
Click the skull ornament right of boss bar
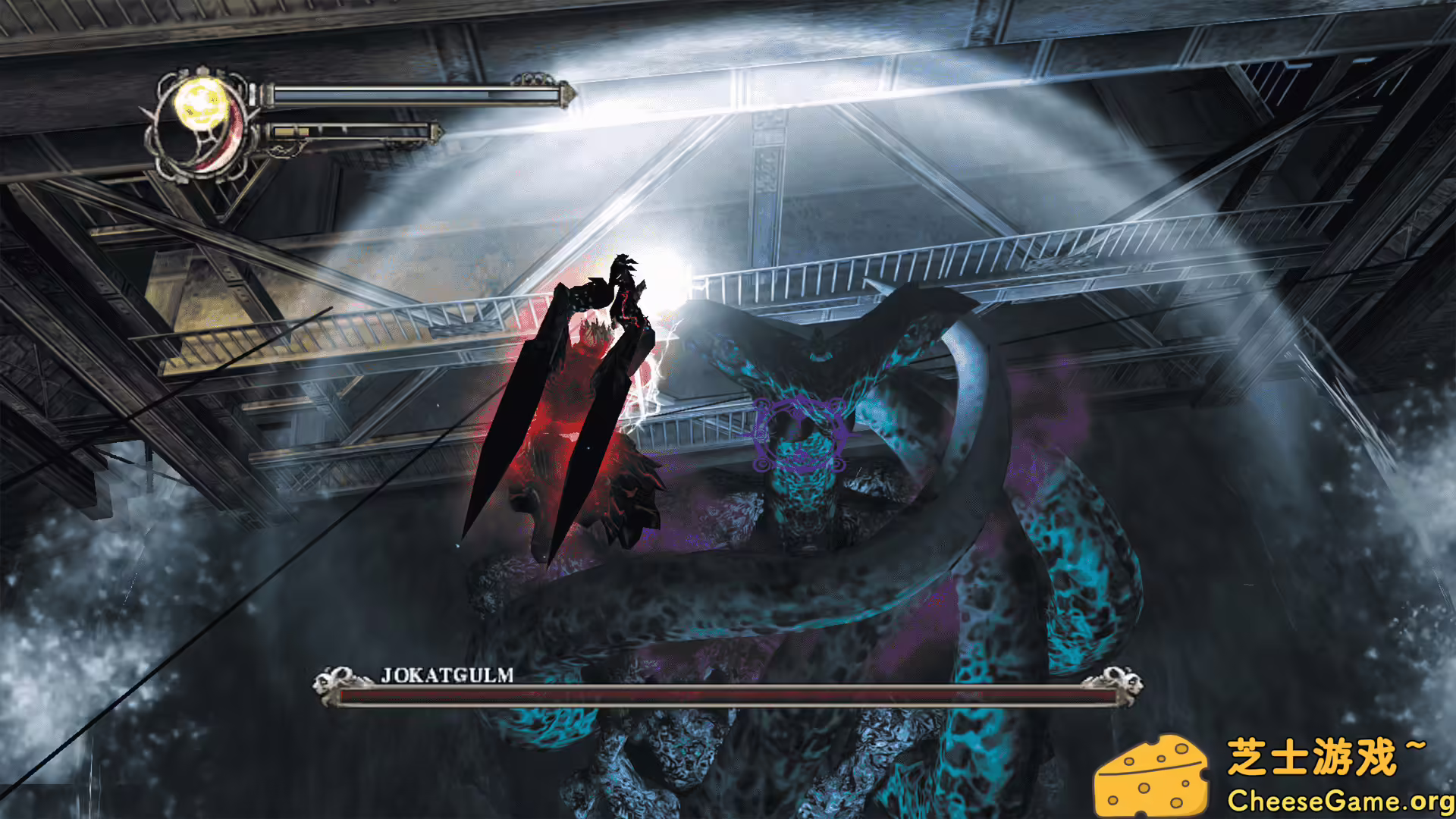(x=1122, y=679)
